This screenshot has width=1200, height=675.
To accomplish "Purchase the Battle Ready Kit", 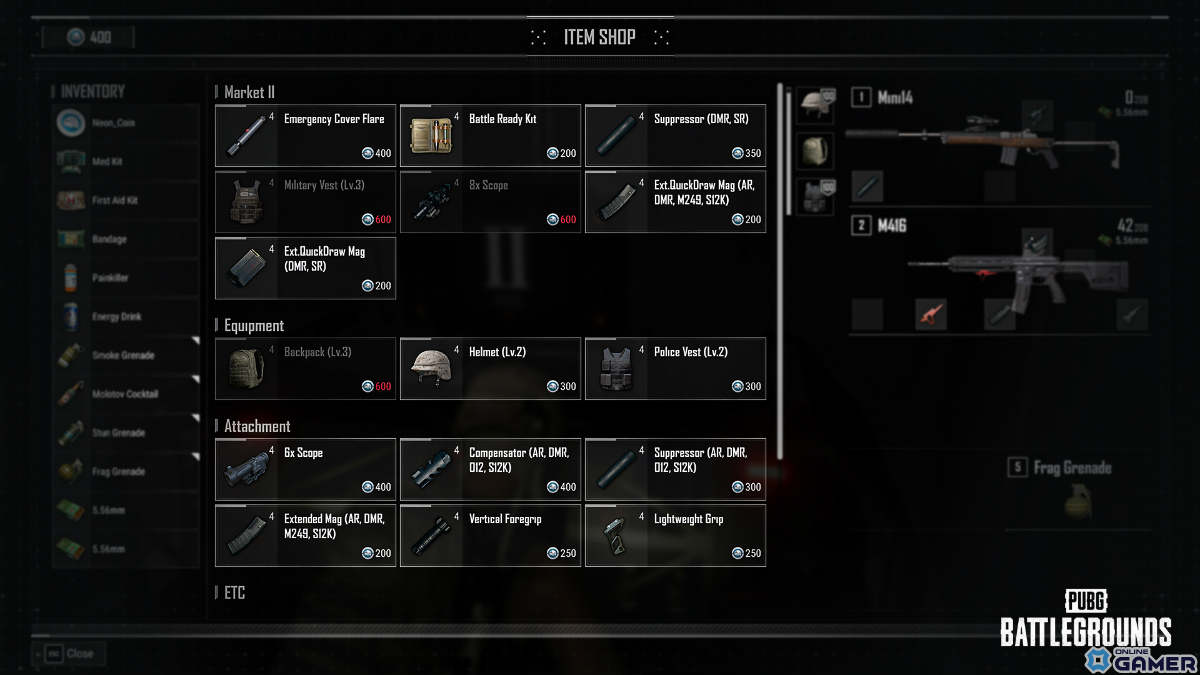I will click(x=490, y=135).
